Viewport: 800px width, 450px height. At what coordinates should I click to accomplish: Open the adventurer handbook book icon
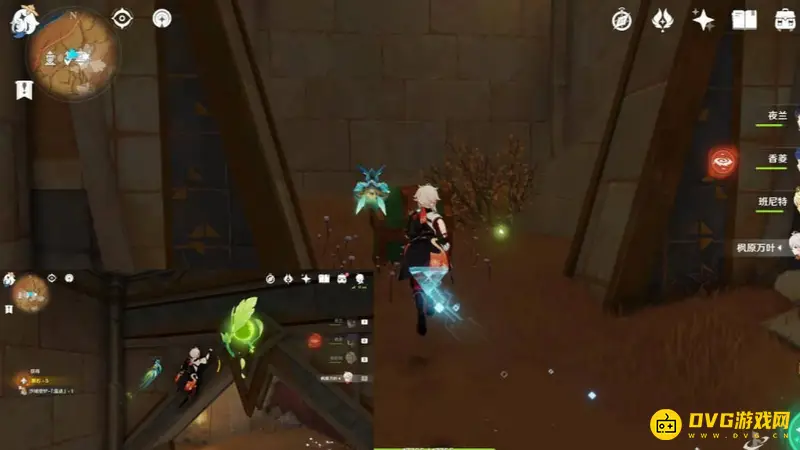(x=744, y=19)
